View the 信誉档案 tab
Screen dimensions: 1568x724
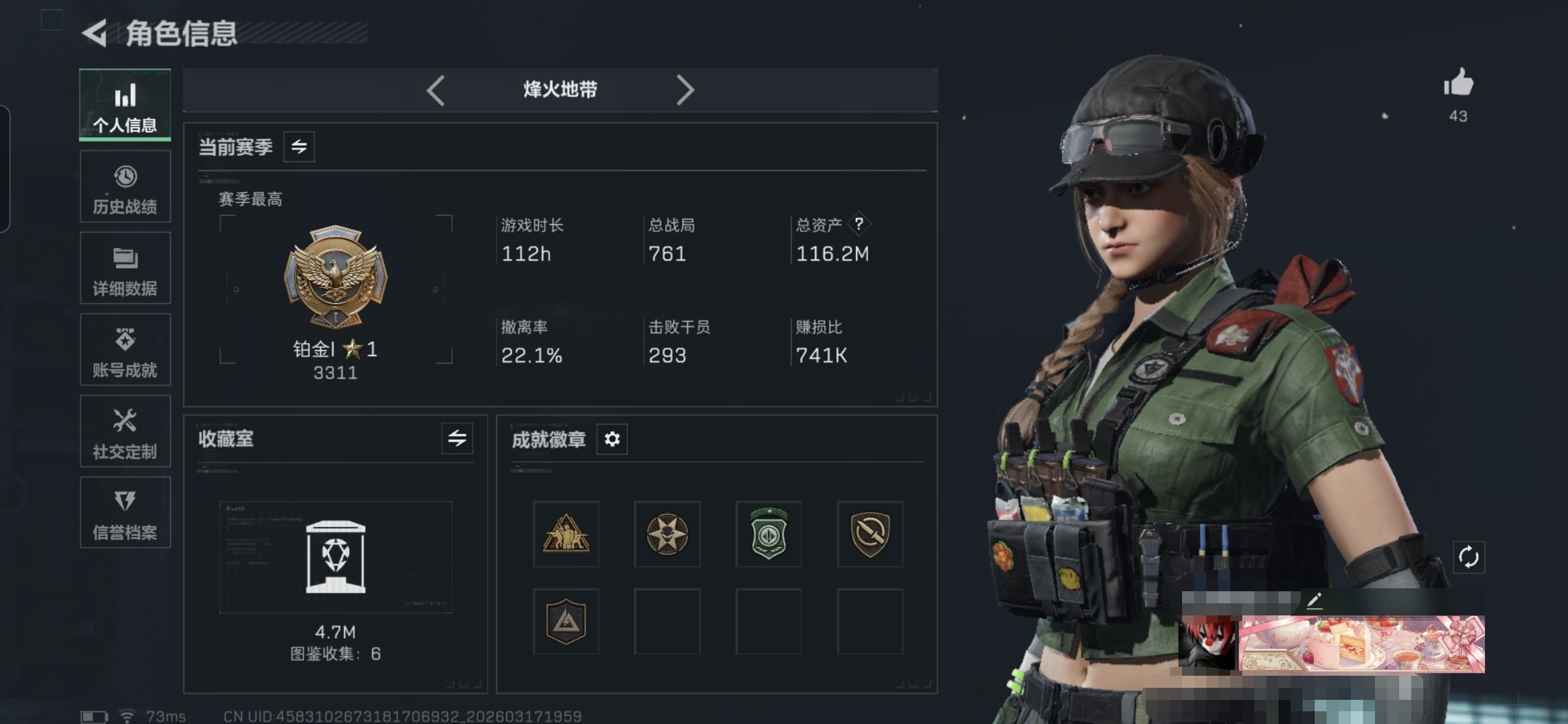click(125, 513)
